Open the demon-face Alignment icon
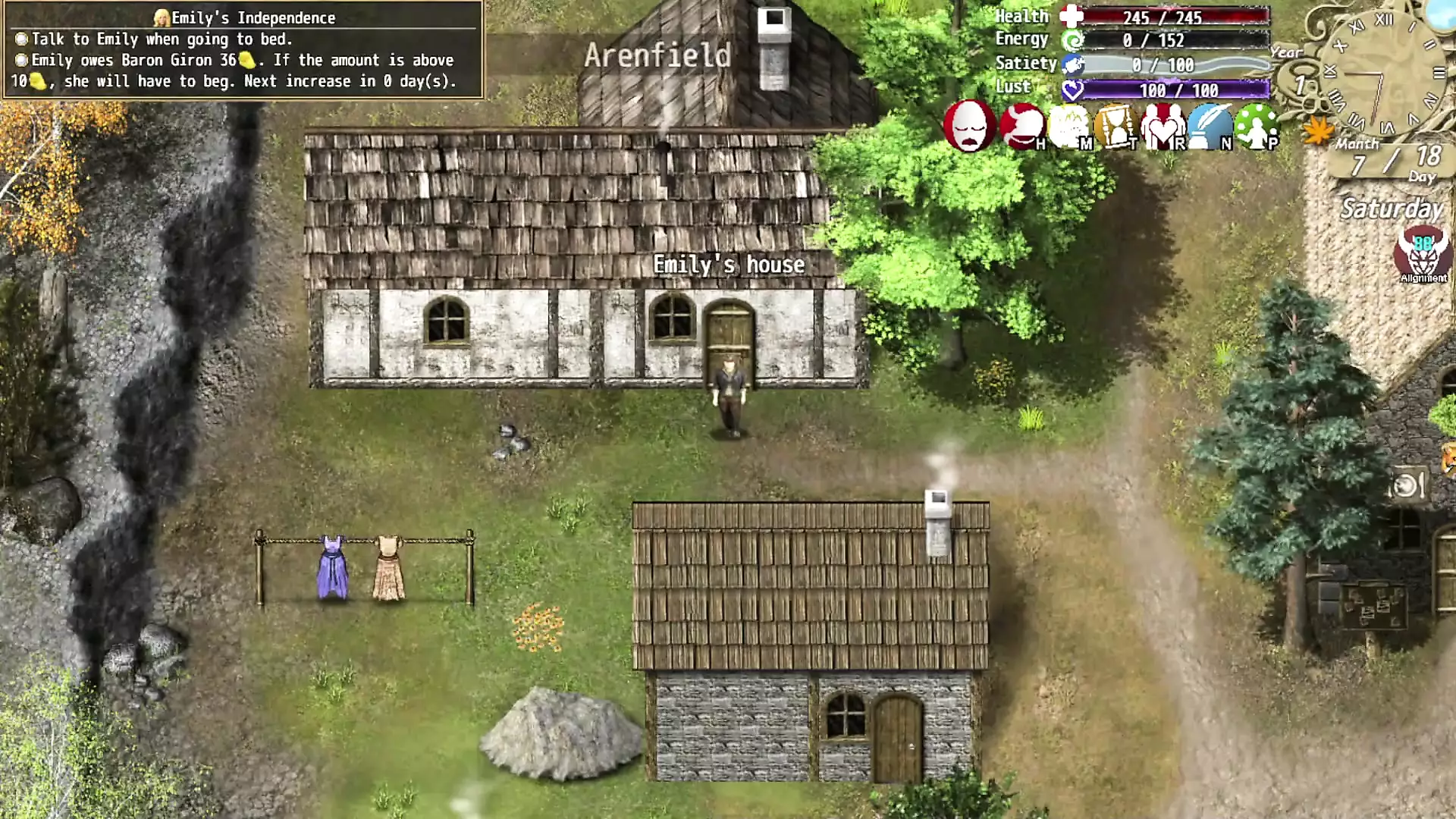The width and height of the screenshot is (1456, 819). click(1423, 255)
